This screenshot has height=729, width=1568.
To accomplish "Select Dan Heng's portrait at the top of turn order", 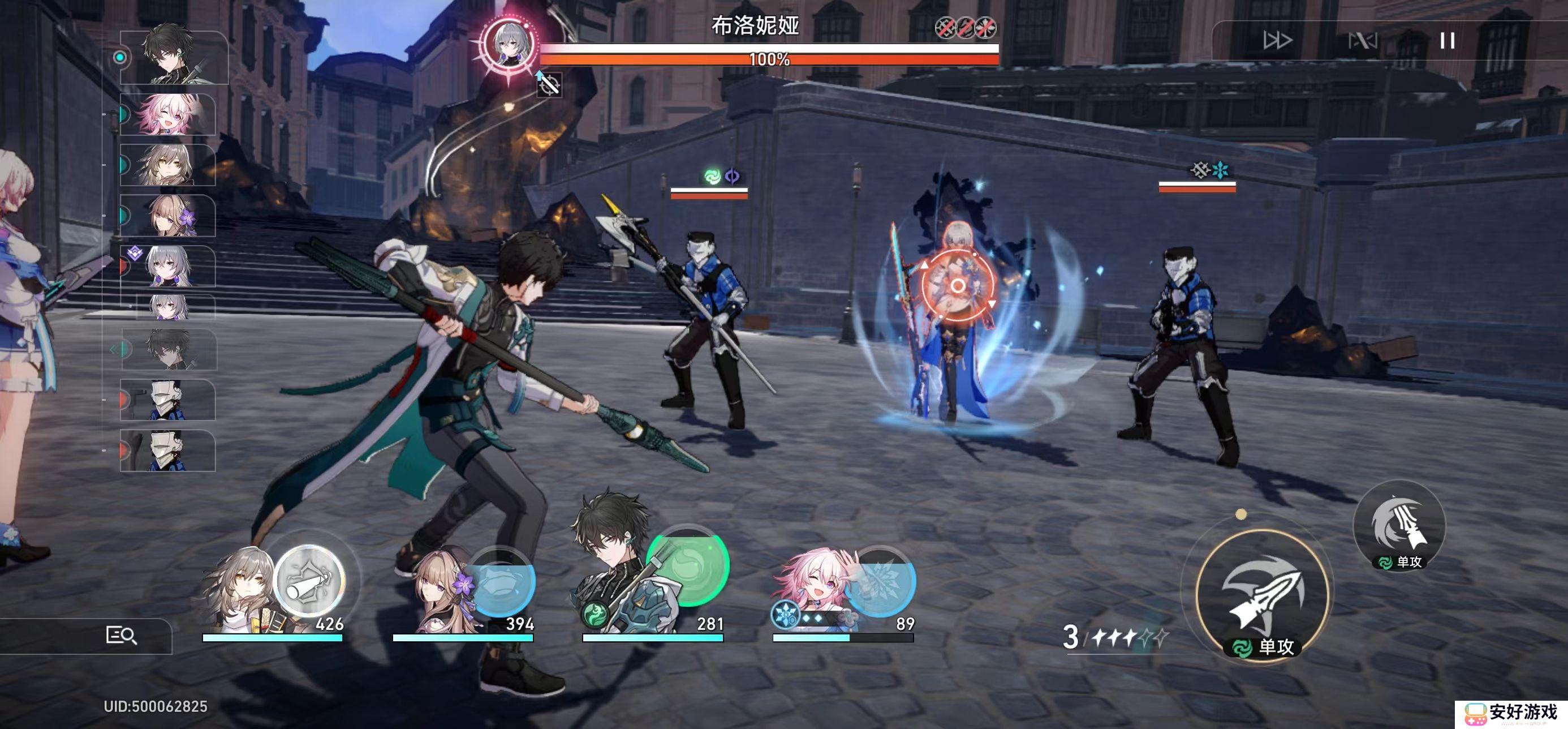I will tap(174, 57).
